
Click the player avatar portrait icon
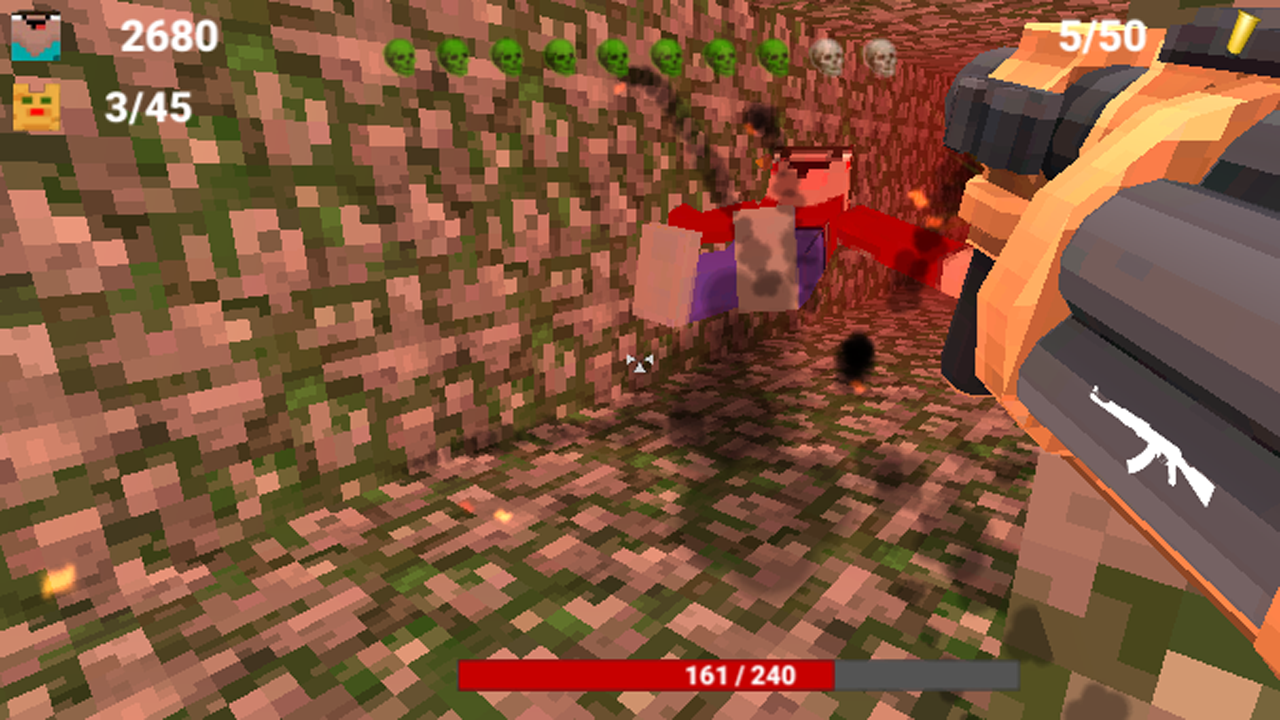(37, 35)
